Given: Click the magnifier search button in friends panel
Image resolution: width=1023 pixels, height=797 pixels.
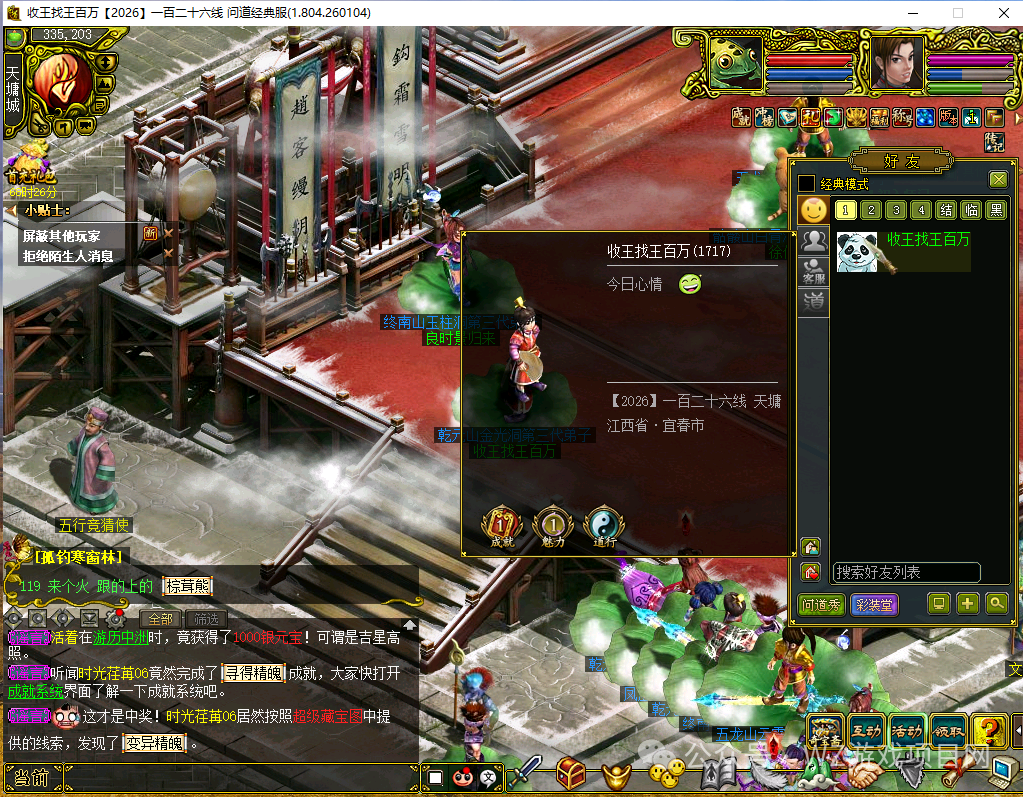Looking at the screenshot, I should click(x=996, y=603).
